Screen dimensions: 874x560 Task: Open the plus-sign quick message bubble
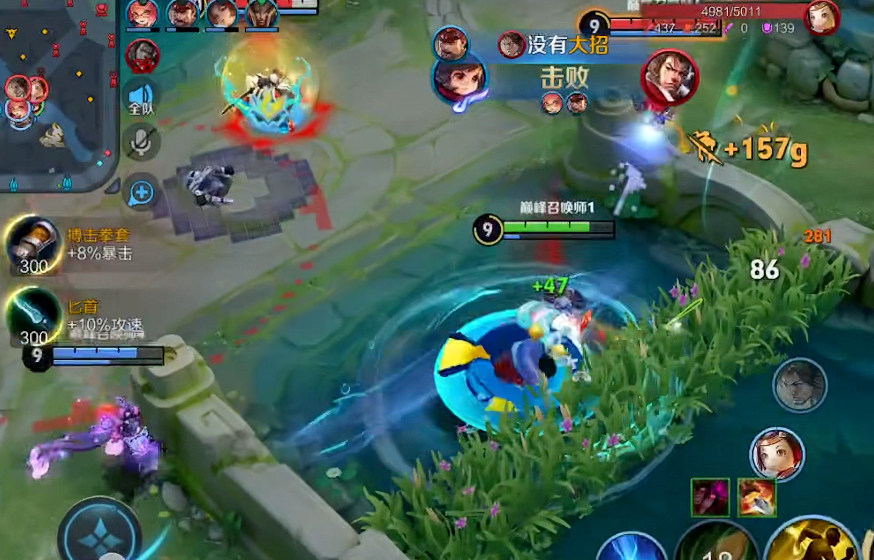pos(142,191)
